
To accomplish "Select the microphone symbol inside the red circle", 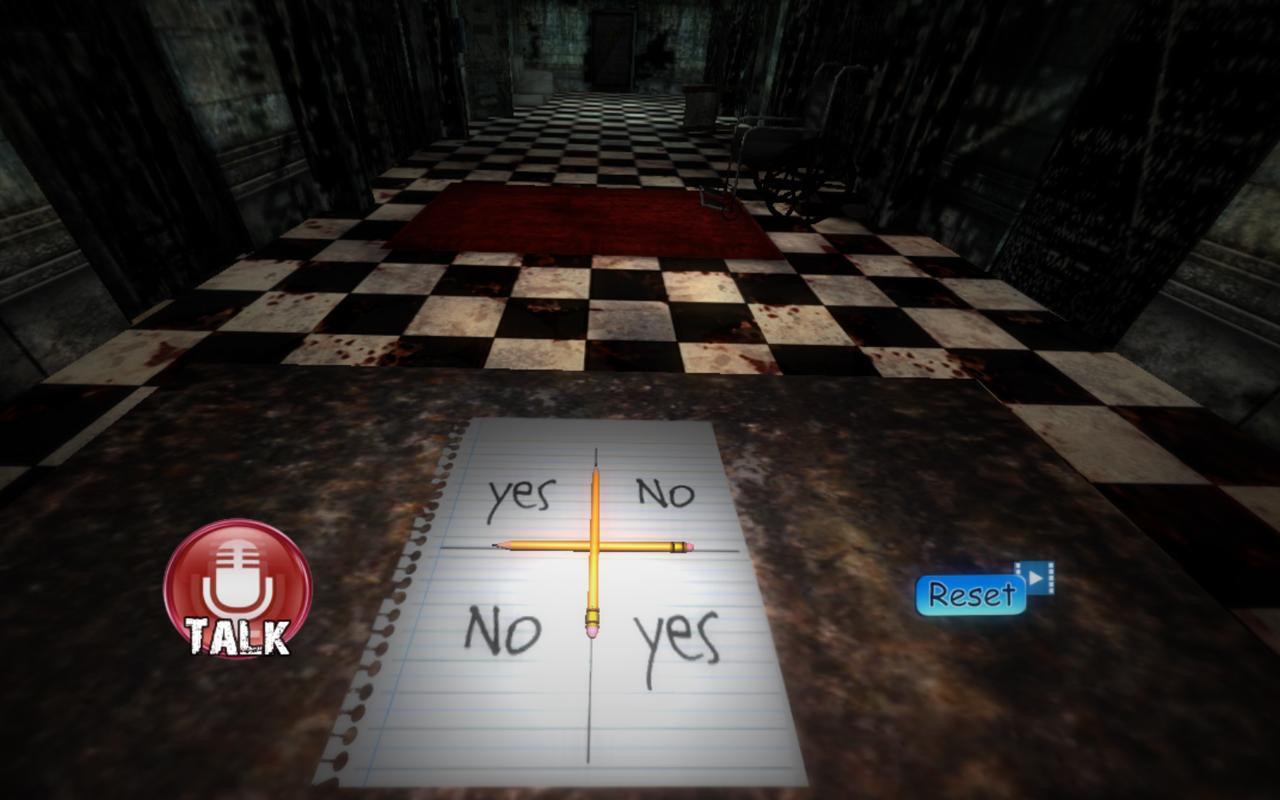I will pos(236,575).
